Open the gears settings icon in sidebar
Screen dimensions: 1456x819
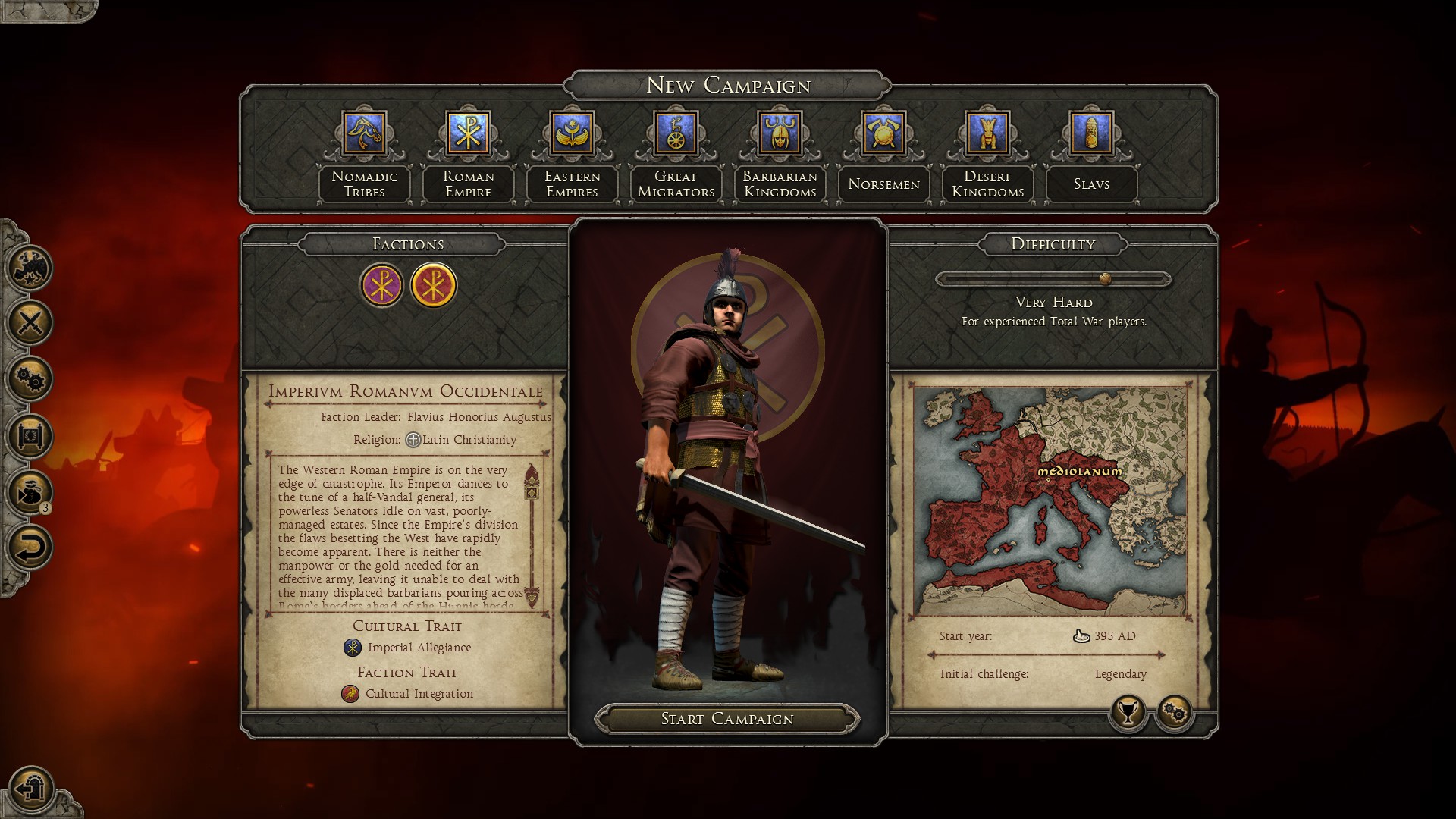click(30, 379)
